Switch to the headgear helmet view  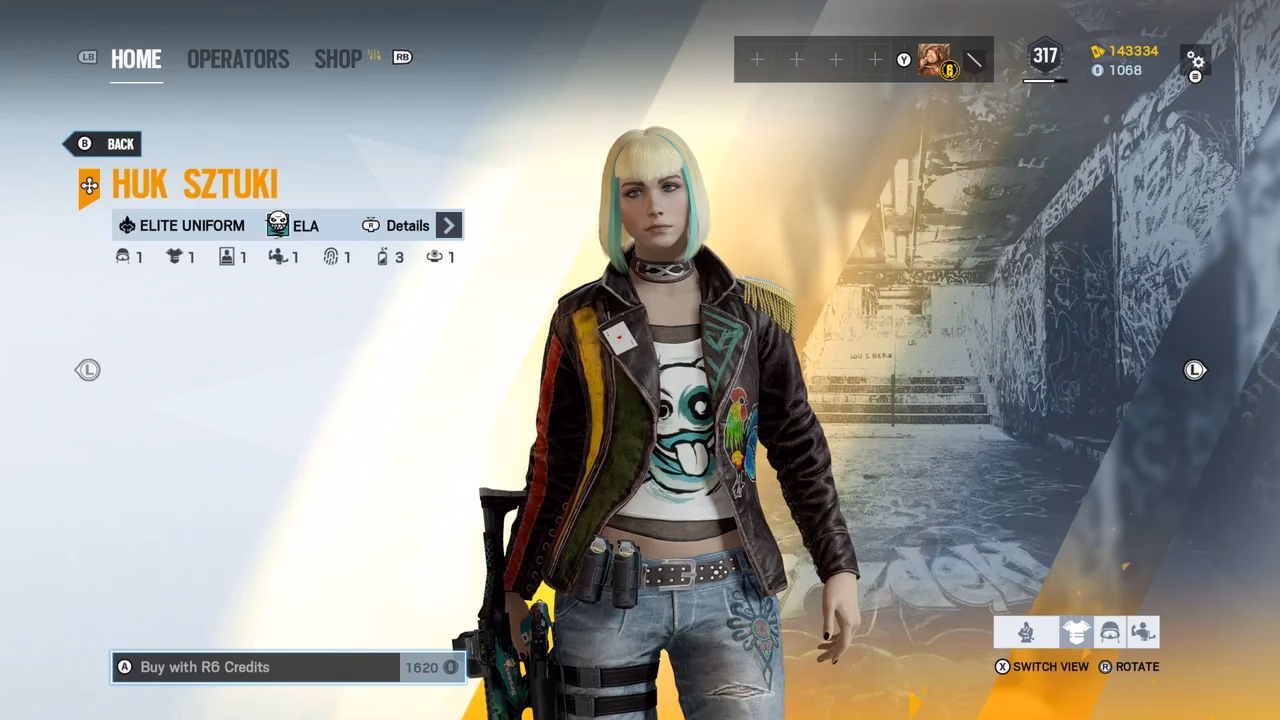point(1109,632)
